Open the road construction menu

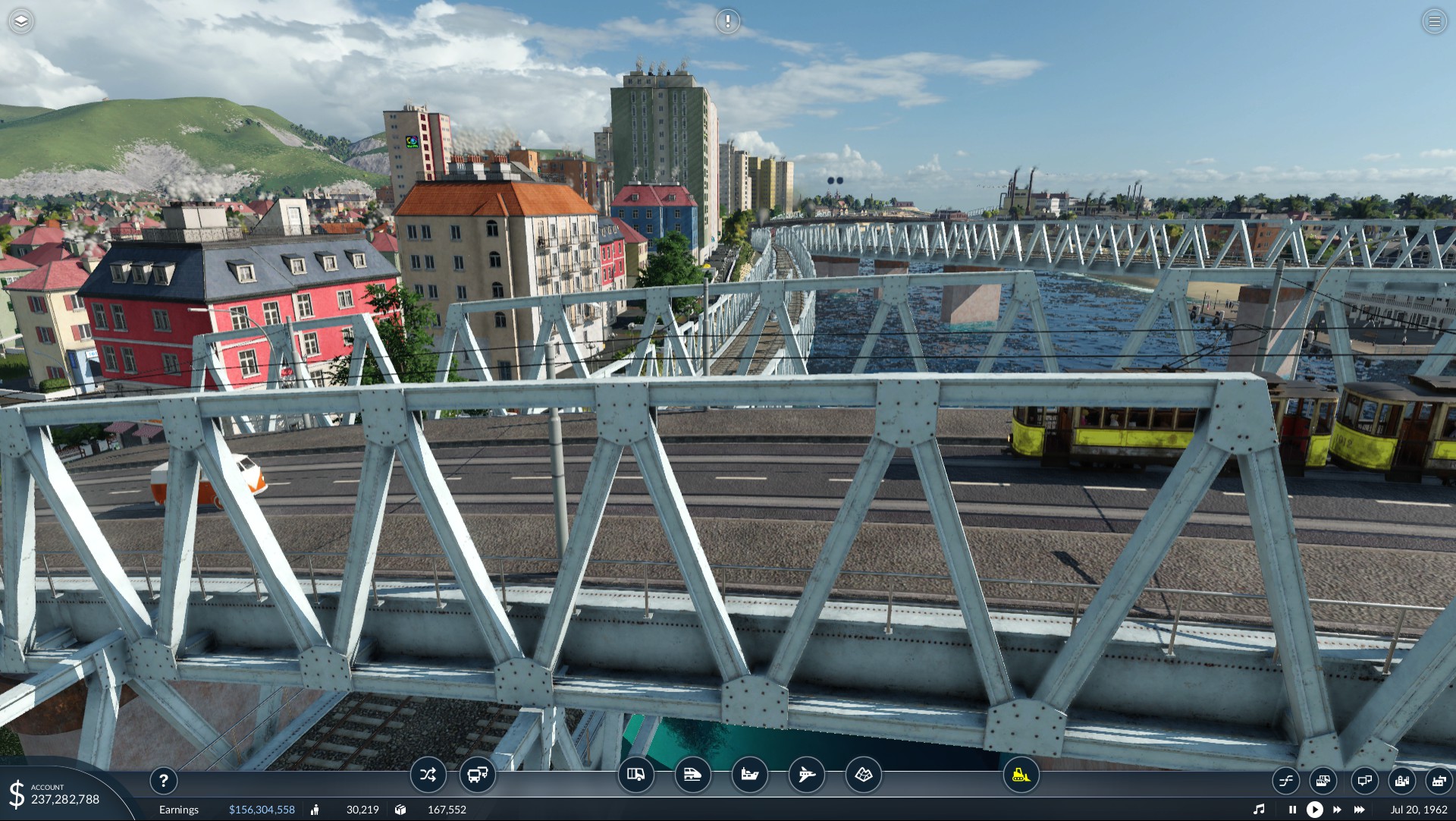pyautogui.click(x=635, y=775)
